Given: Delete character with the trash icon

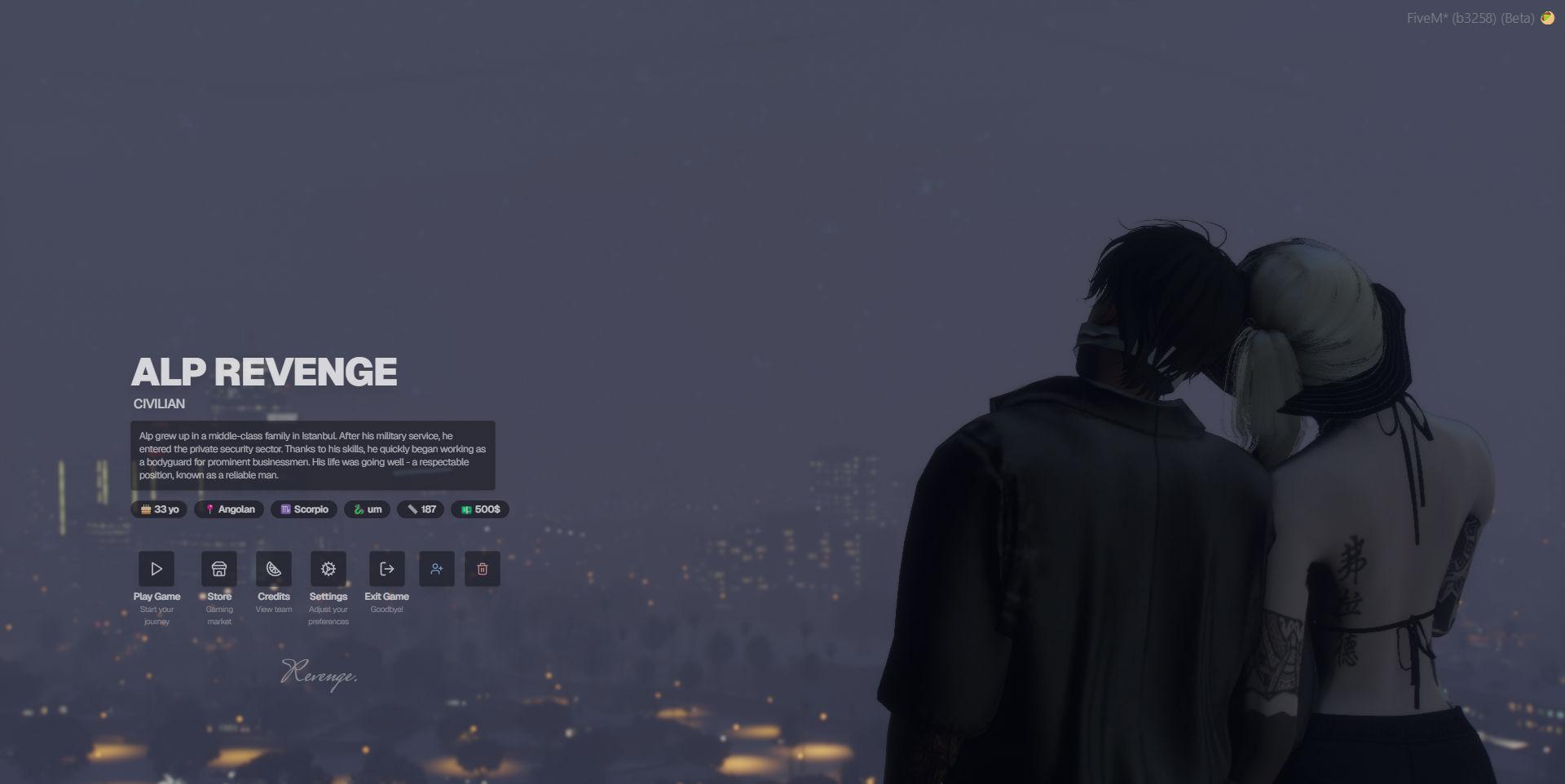Looking at the screenshot, I should 483,569.
